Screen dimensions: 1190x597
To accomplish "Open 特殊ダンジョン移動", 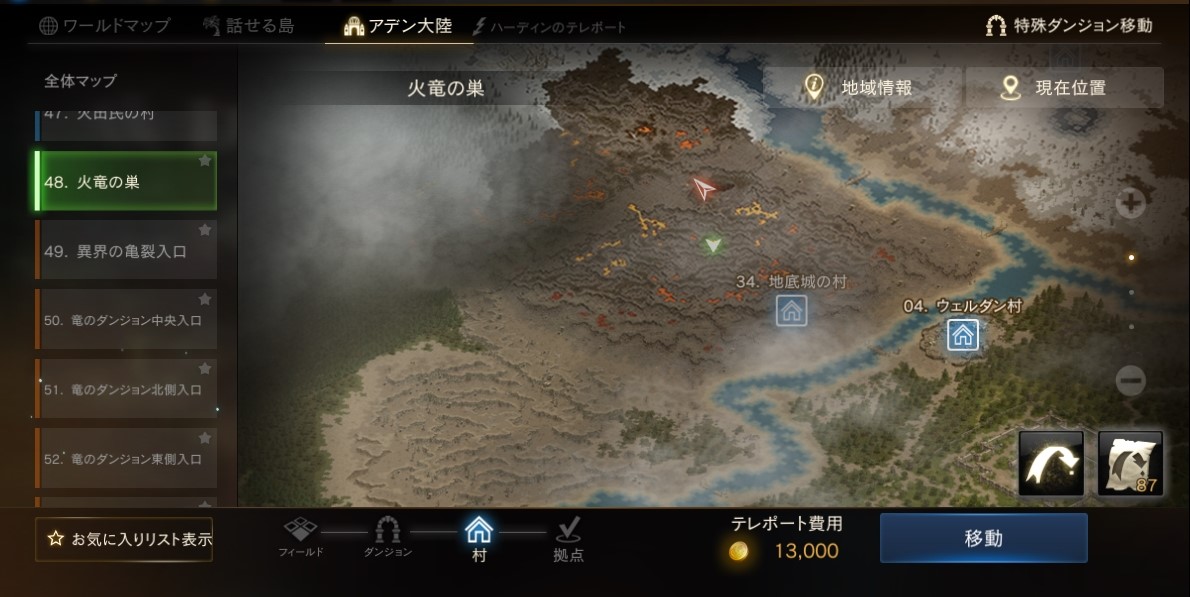I will click(x=1069, y=26).
